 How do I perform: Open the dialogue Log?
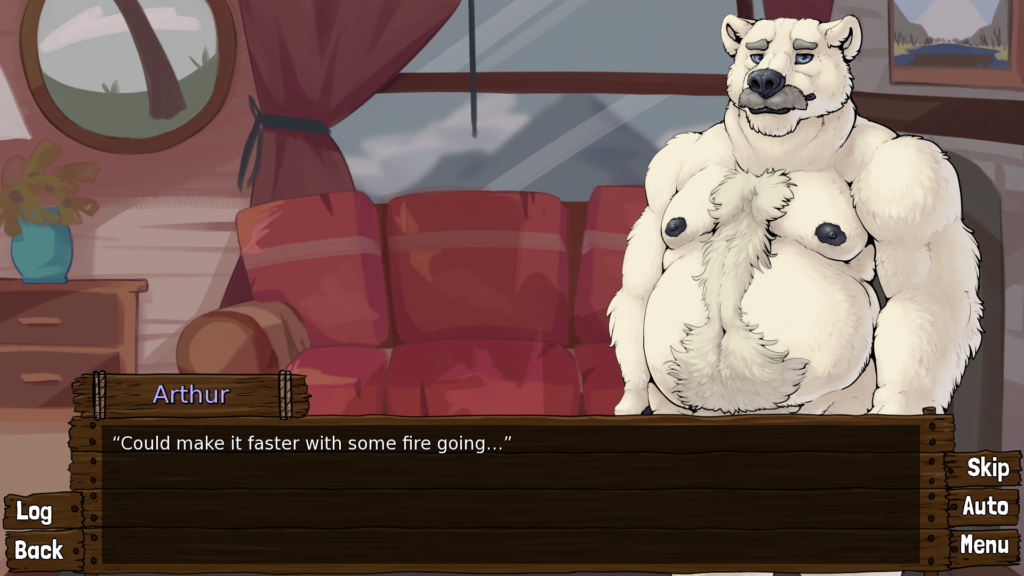[x=35, y=512]
